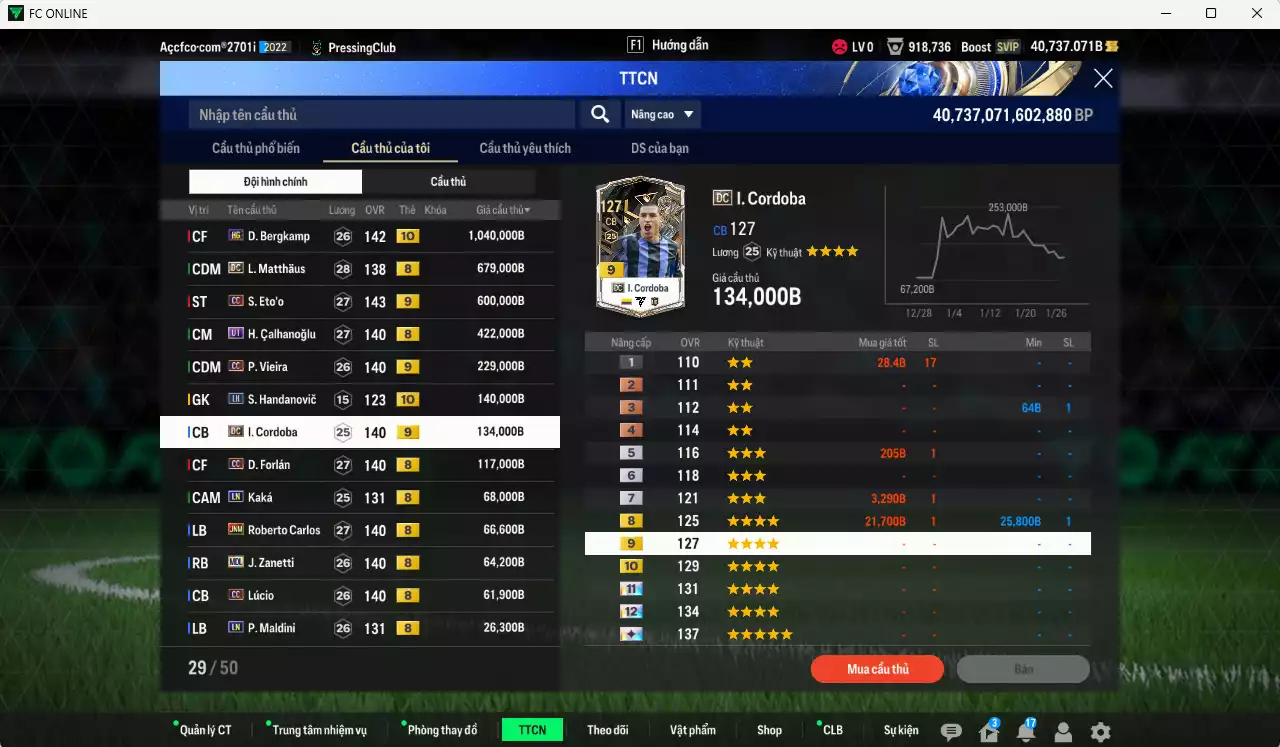Screen dimensions: 1280x747
Task: Click the red LV 0 face icon
Action: 839,45
